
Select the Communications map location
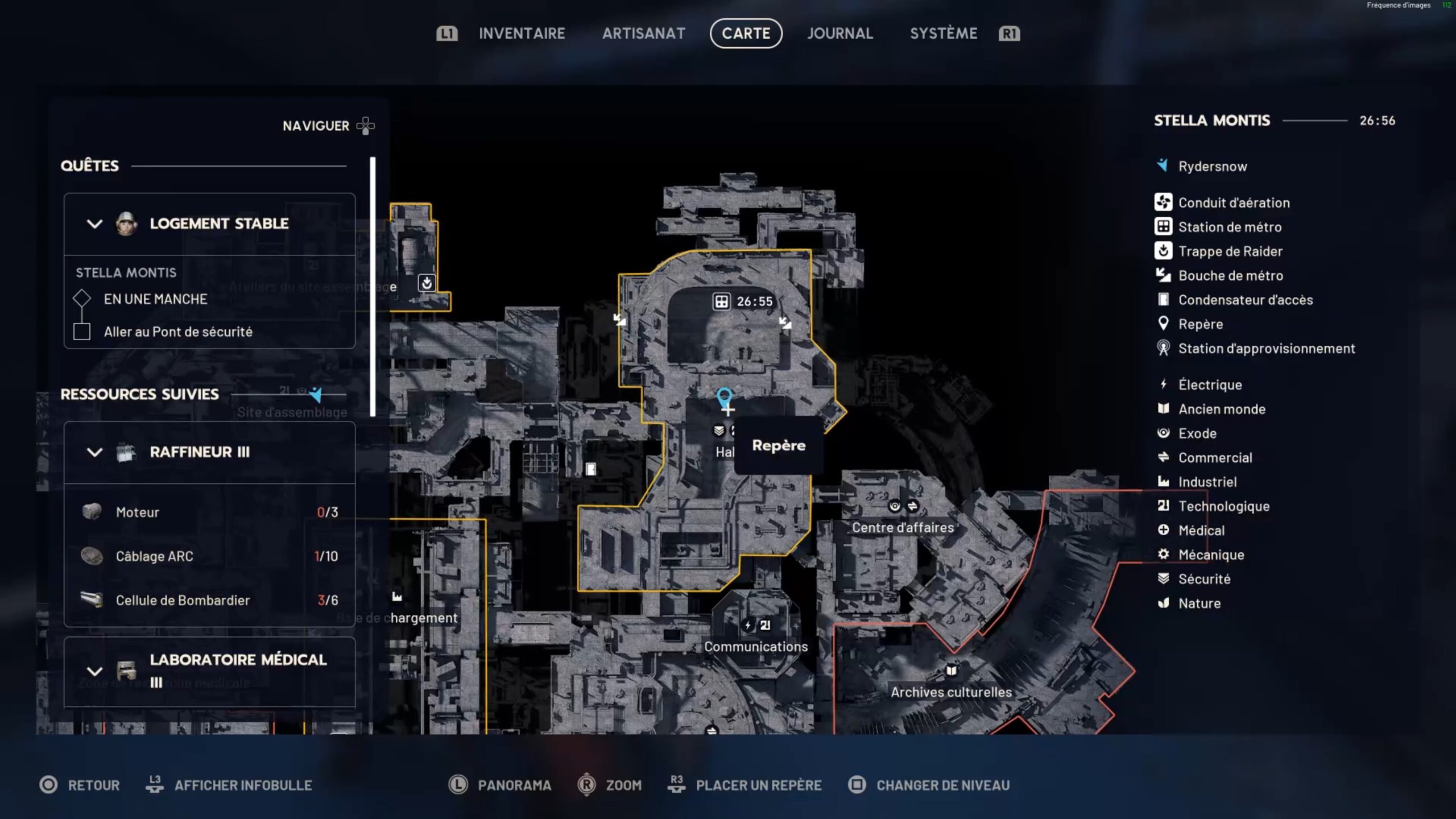(756, 647)
